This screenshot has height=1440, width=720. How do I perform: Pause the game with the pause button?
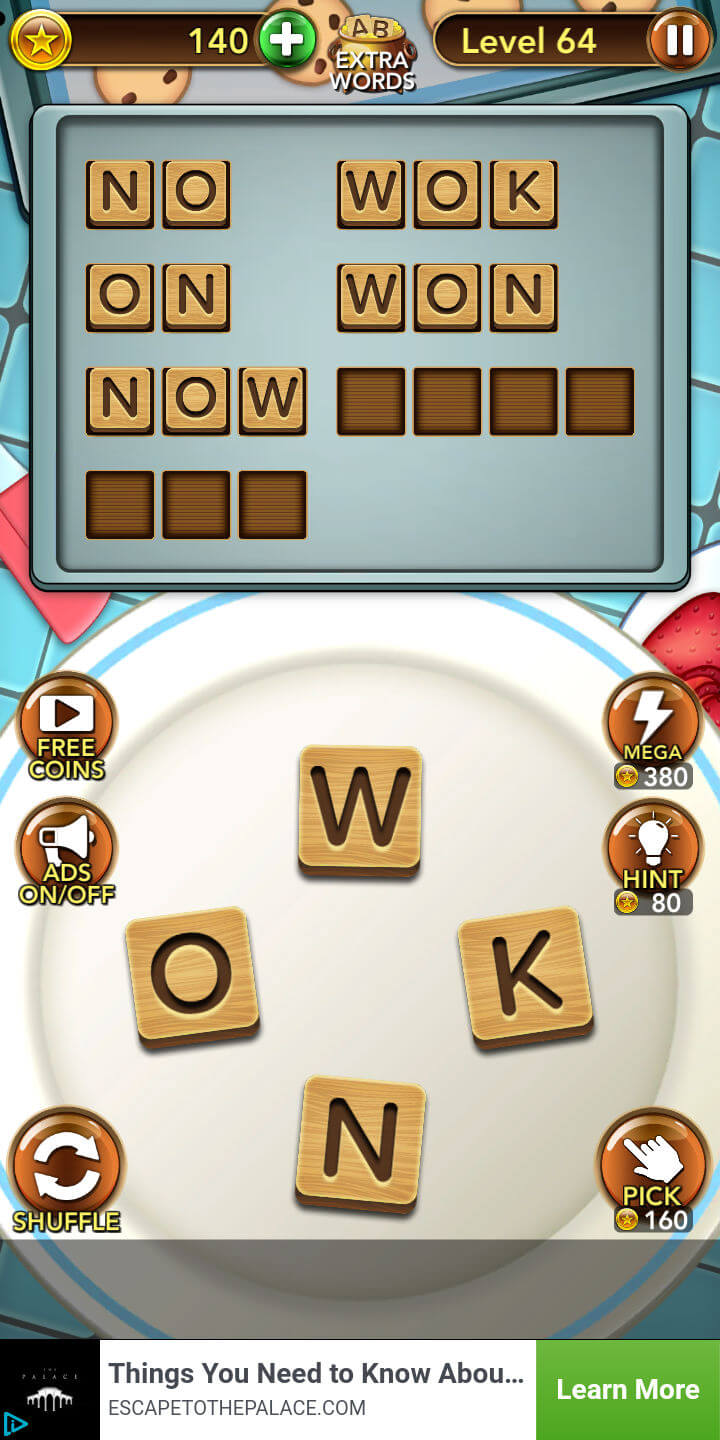pos(679,40)
